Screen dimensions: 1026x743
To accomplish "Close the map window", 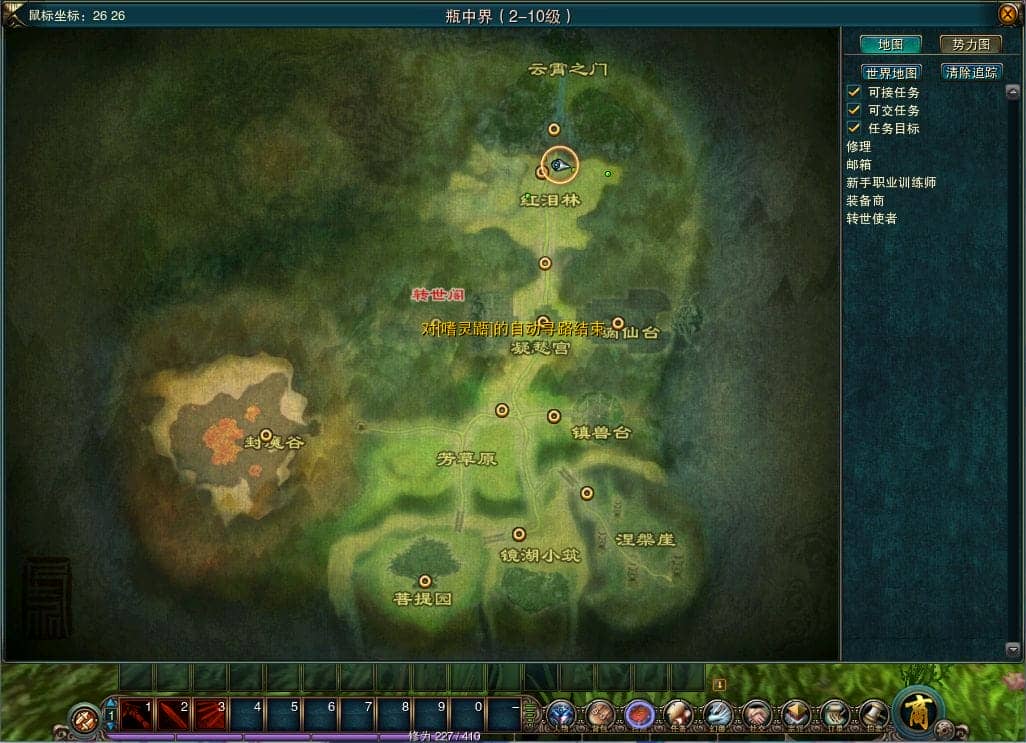I will pyautogui.click(x=1007, y=14).
